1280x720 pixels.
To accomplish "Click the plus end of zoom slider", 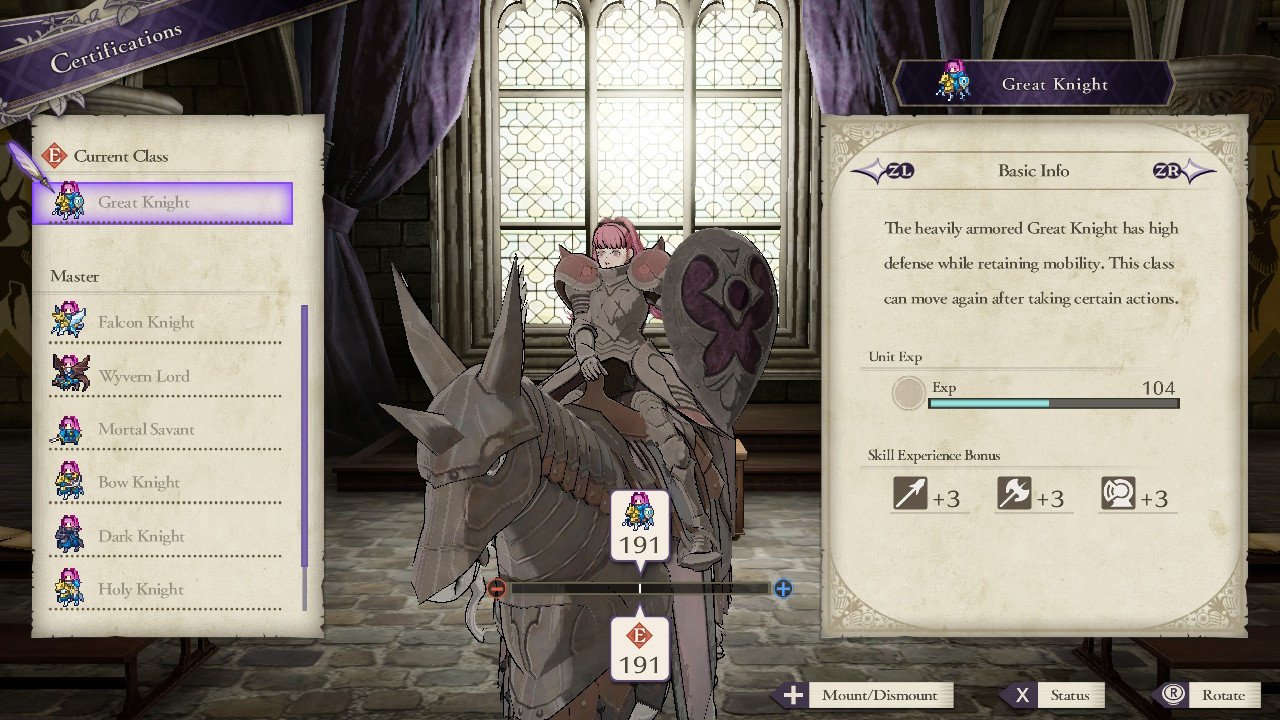I will [x=782, y=589].
